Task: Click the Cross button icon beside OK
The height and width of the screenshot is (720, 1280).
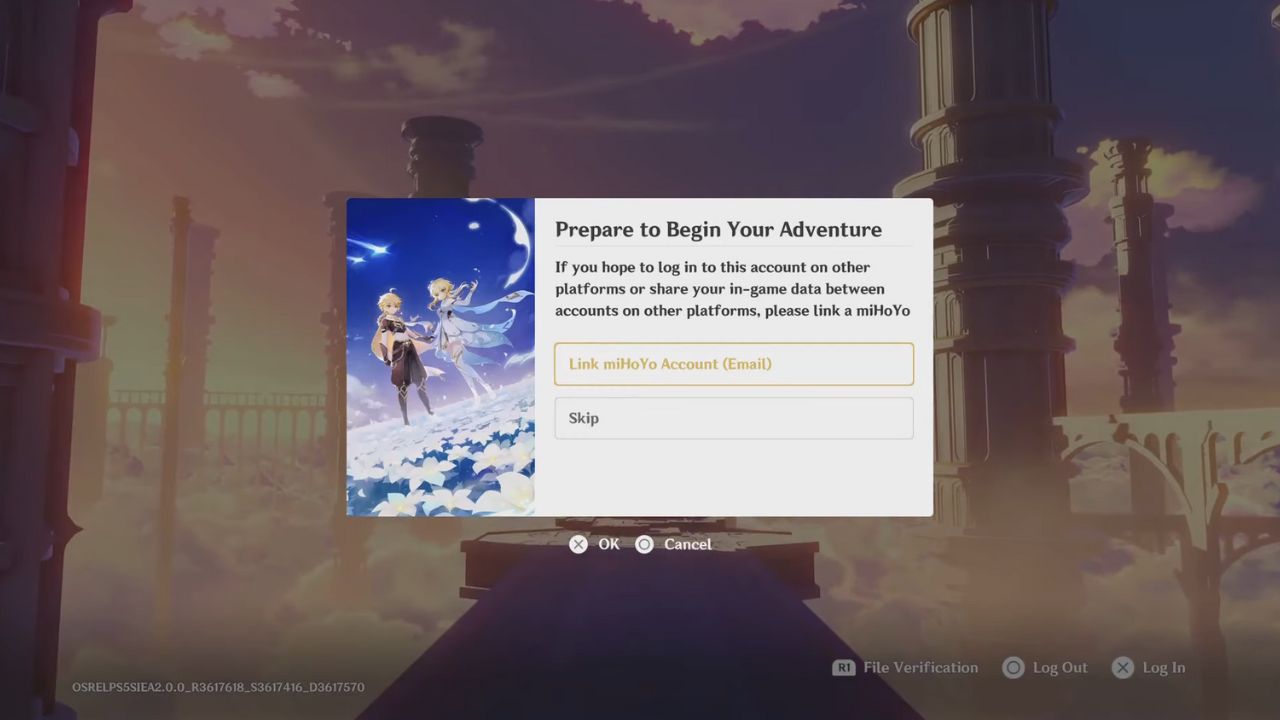Action: (x=578, y=544)
